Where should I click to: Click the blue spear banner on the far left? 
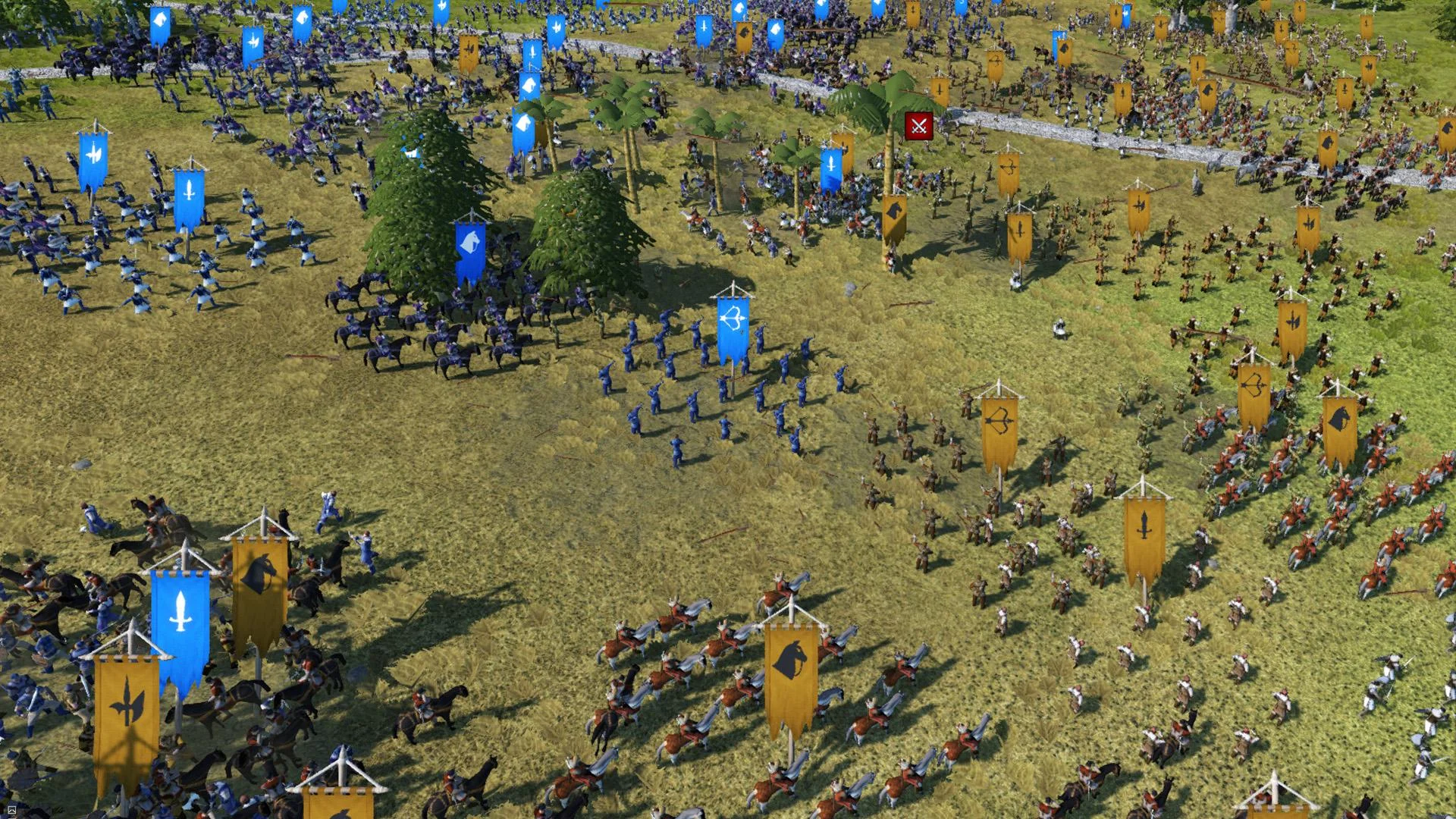94,155
